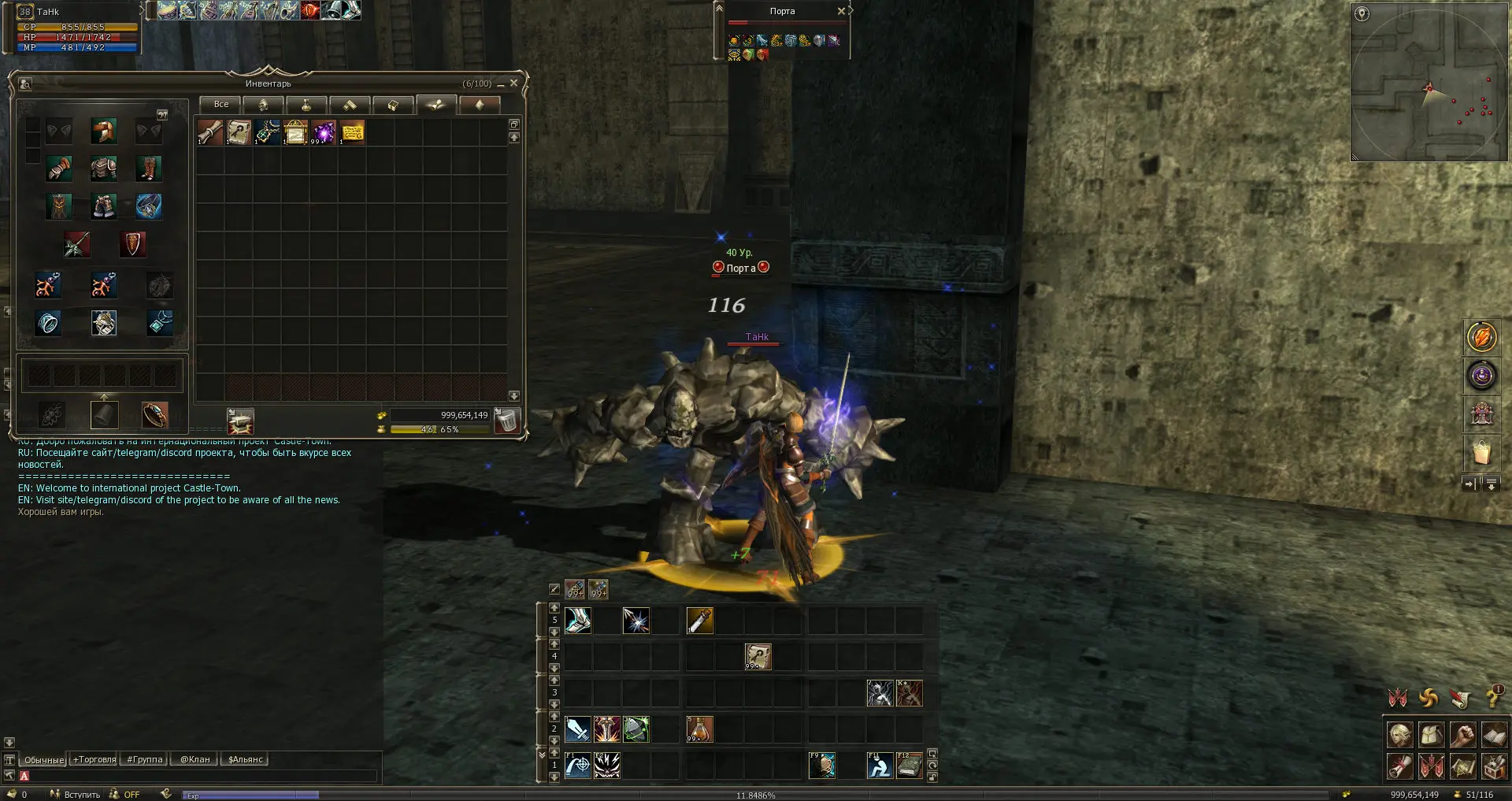Close the Инвентарь inventory window
This screenshot has width=1512, height=801.
click(x=514, y=83)
